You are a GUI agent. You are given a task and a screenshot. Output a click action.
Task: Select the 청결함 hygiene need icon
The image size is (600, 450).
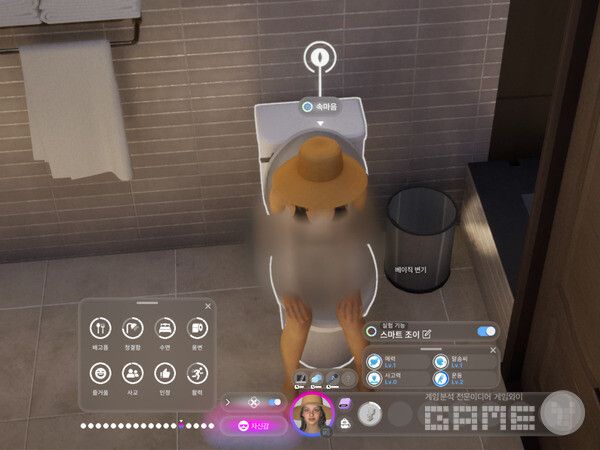tap(132, 329)
